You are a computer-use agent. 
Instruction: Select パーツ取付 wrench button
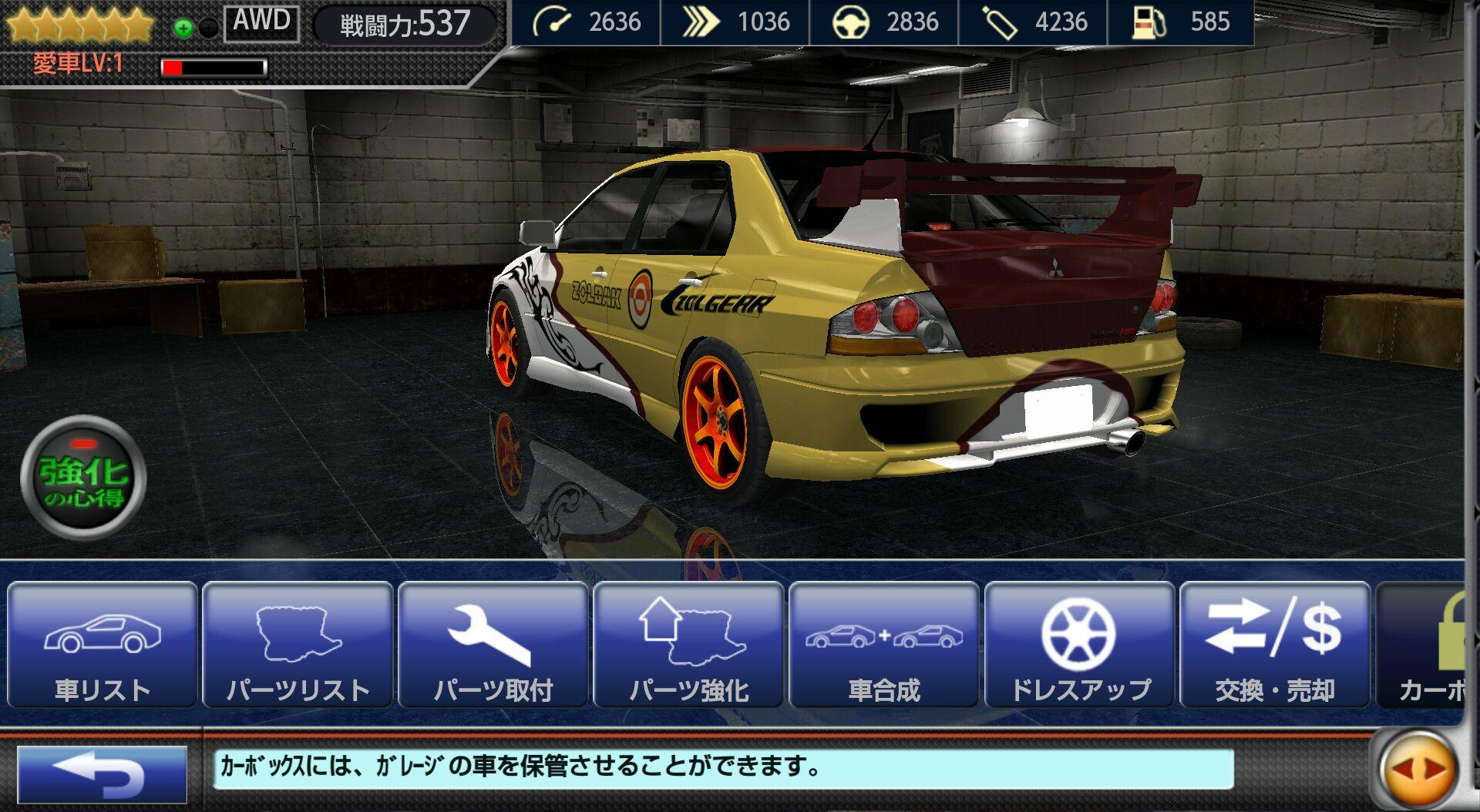(x=493, y=646)
